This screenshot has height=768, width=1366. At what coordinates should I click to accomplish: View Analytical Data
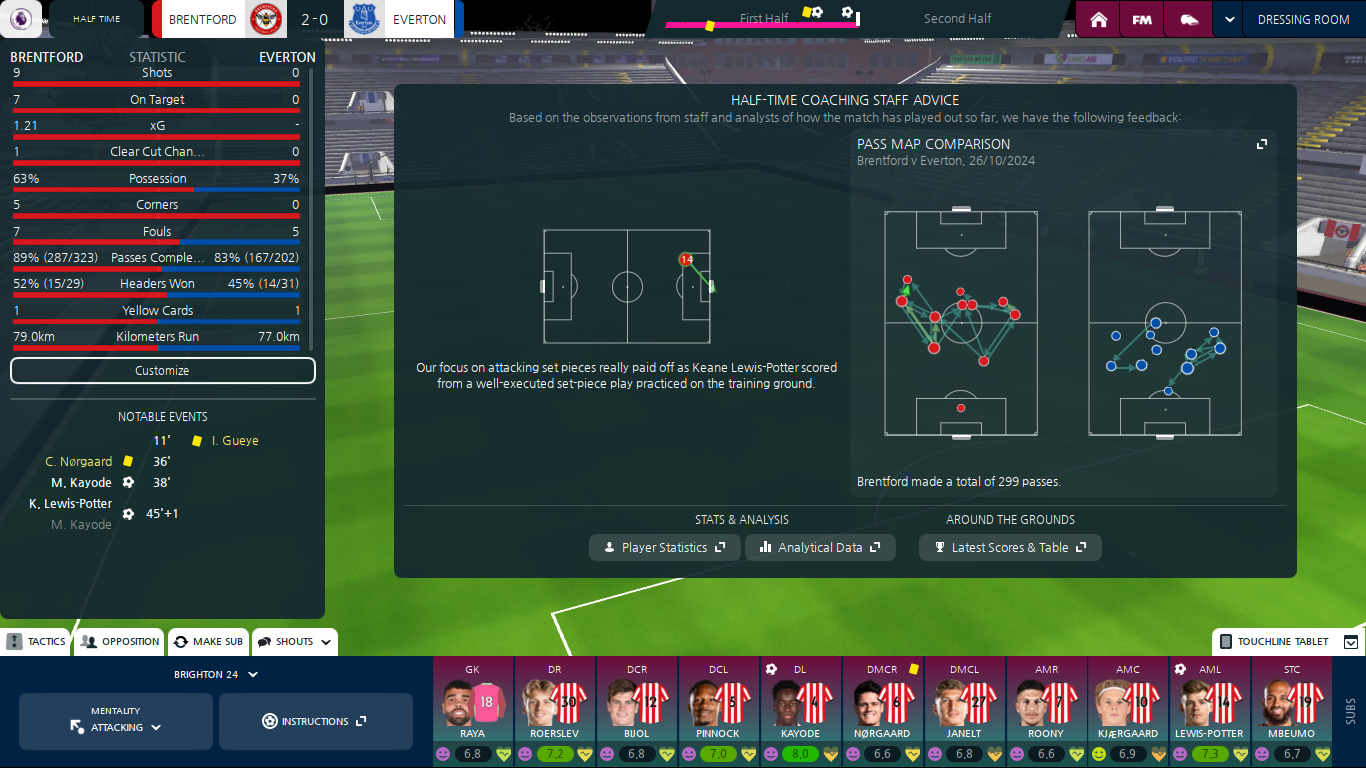tap(820, 548)
